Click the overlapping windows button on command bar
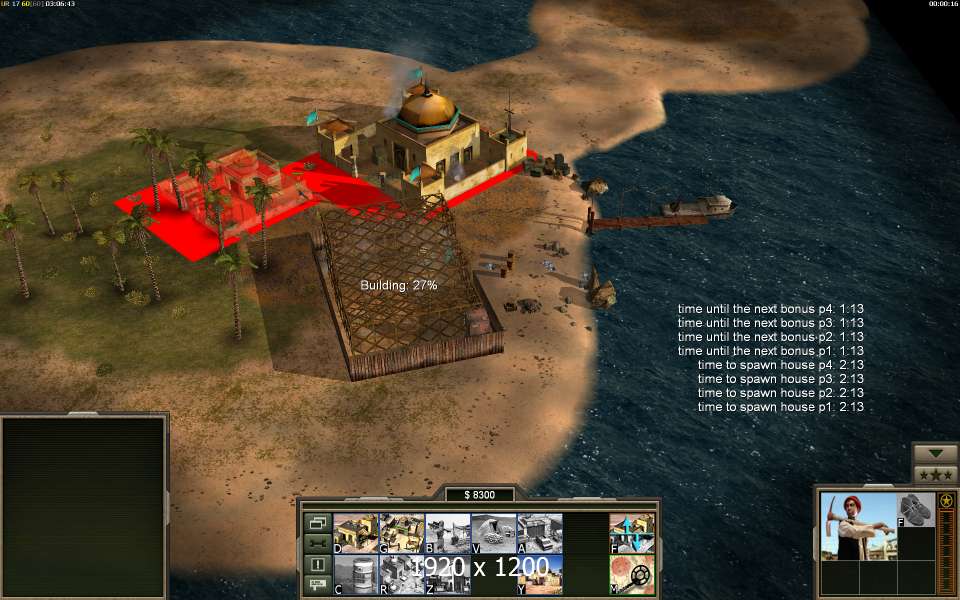The width and height of the screenshot is (960, 600). tap(317, 522)
